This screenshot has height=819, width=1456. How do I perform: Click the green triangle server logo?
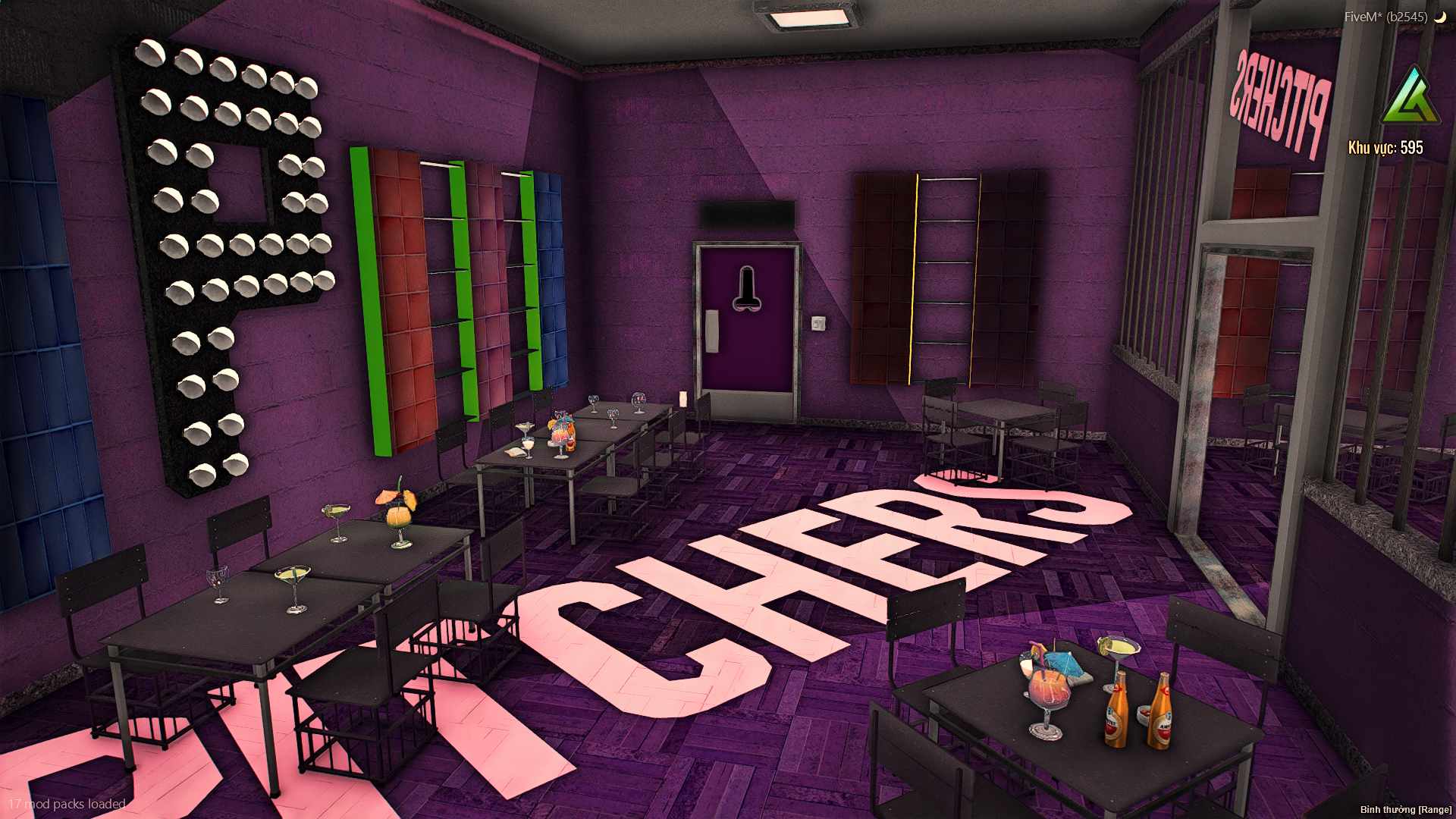1410,98
